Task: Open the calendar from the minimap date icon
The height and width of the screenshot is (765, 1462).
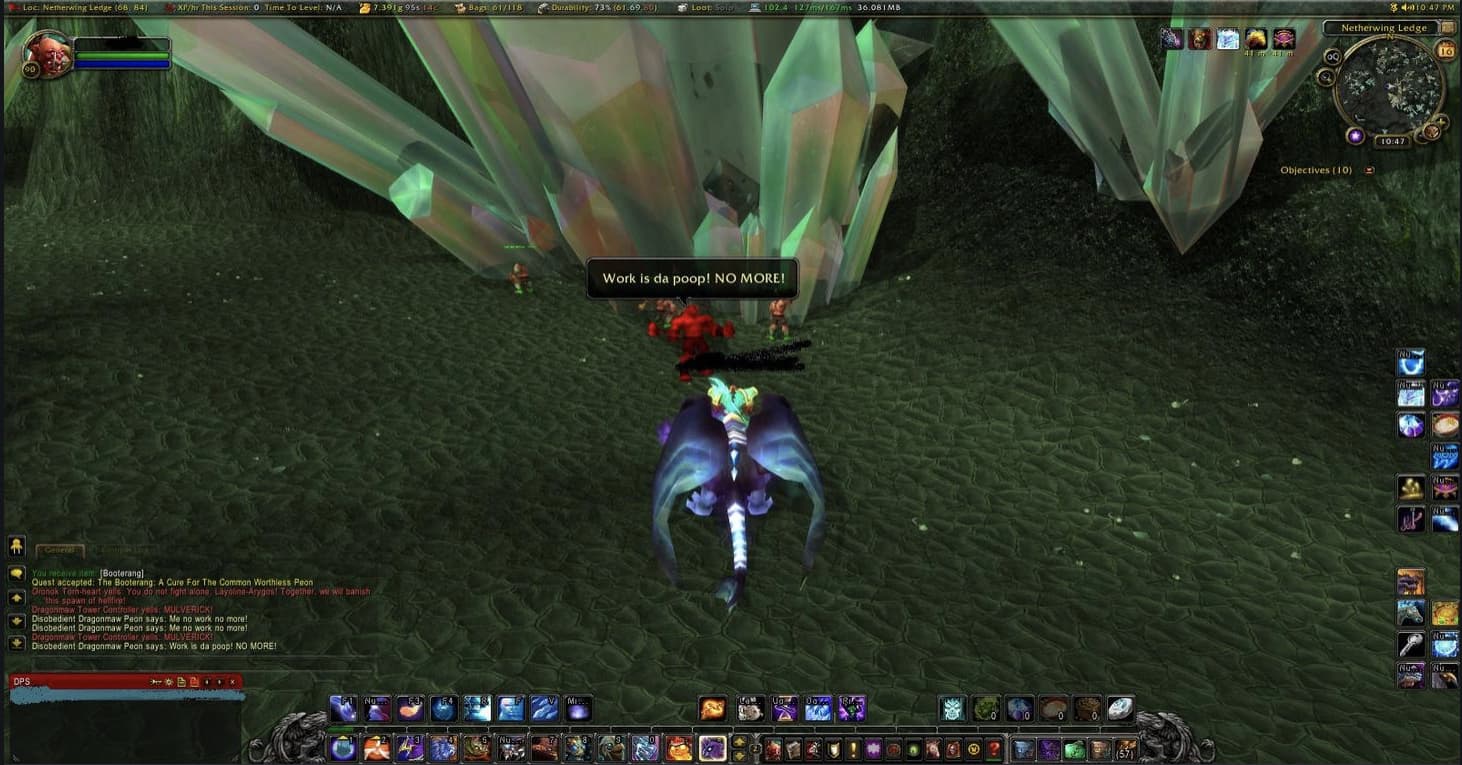Action: [1446, 49]
